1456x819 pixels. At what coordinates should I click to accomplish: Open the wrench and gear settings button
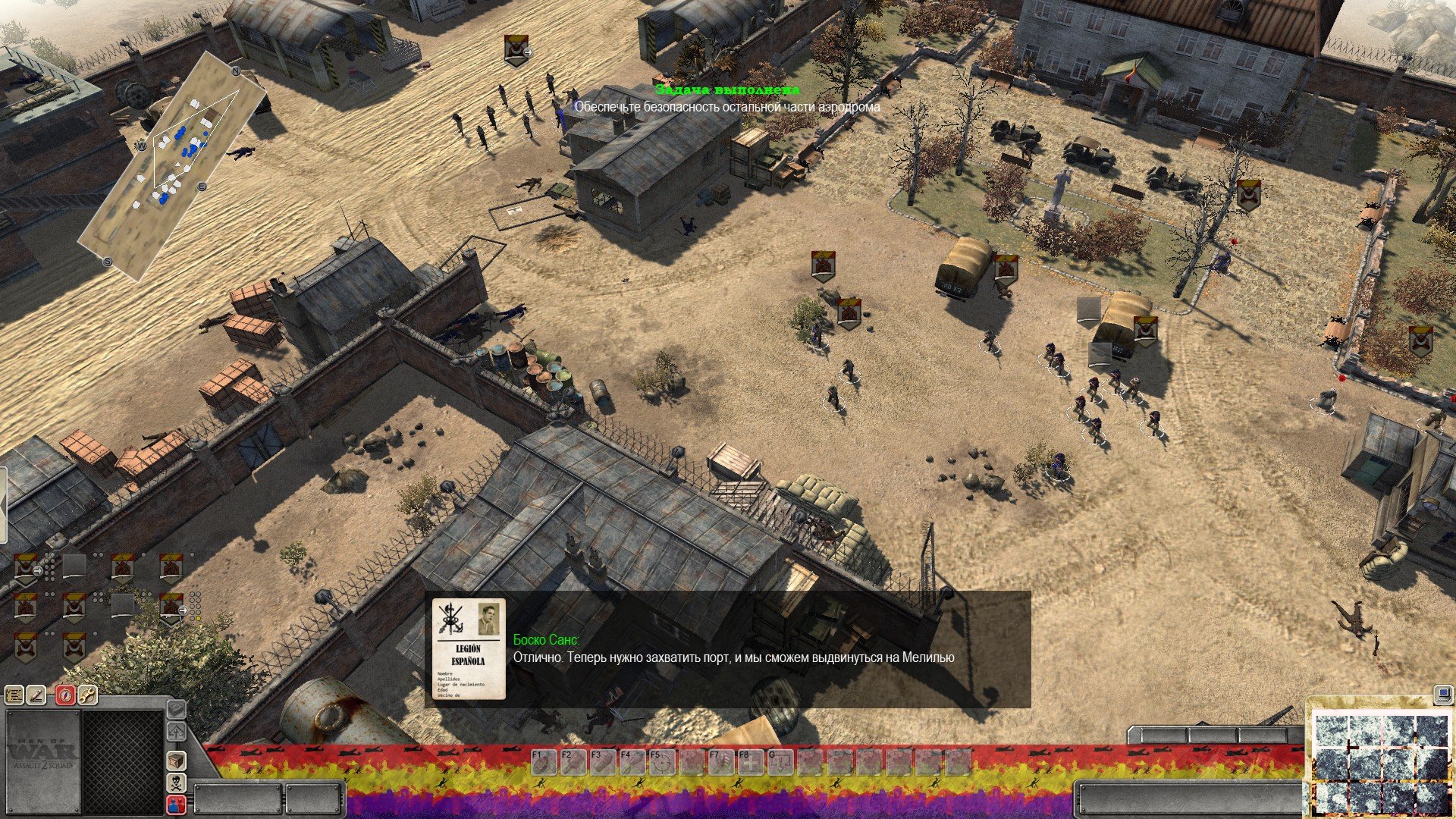[x=88, y=695]
